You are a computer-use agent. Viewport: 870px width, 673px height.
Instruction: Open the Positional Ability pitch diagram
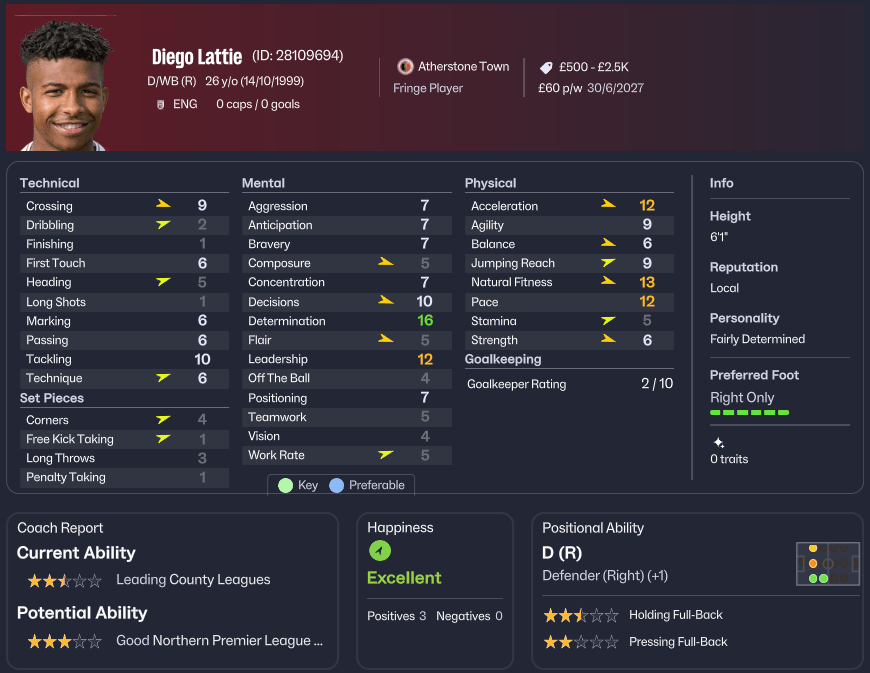tap(828, 564)
